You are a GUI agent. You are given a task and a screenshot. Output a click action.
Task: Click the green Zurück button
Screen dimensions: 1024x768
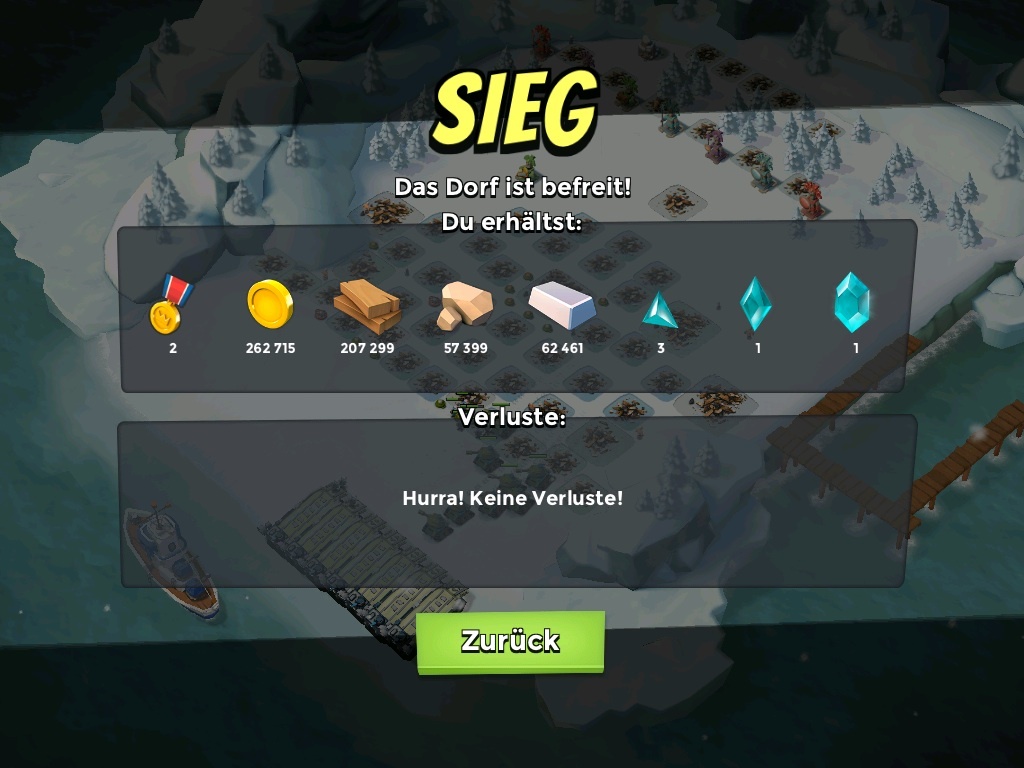[510, 641]
